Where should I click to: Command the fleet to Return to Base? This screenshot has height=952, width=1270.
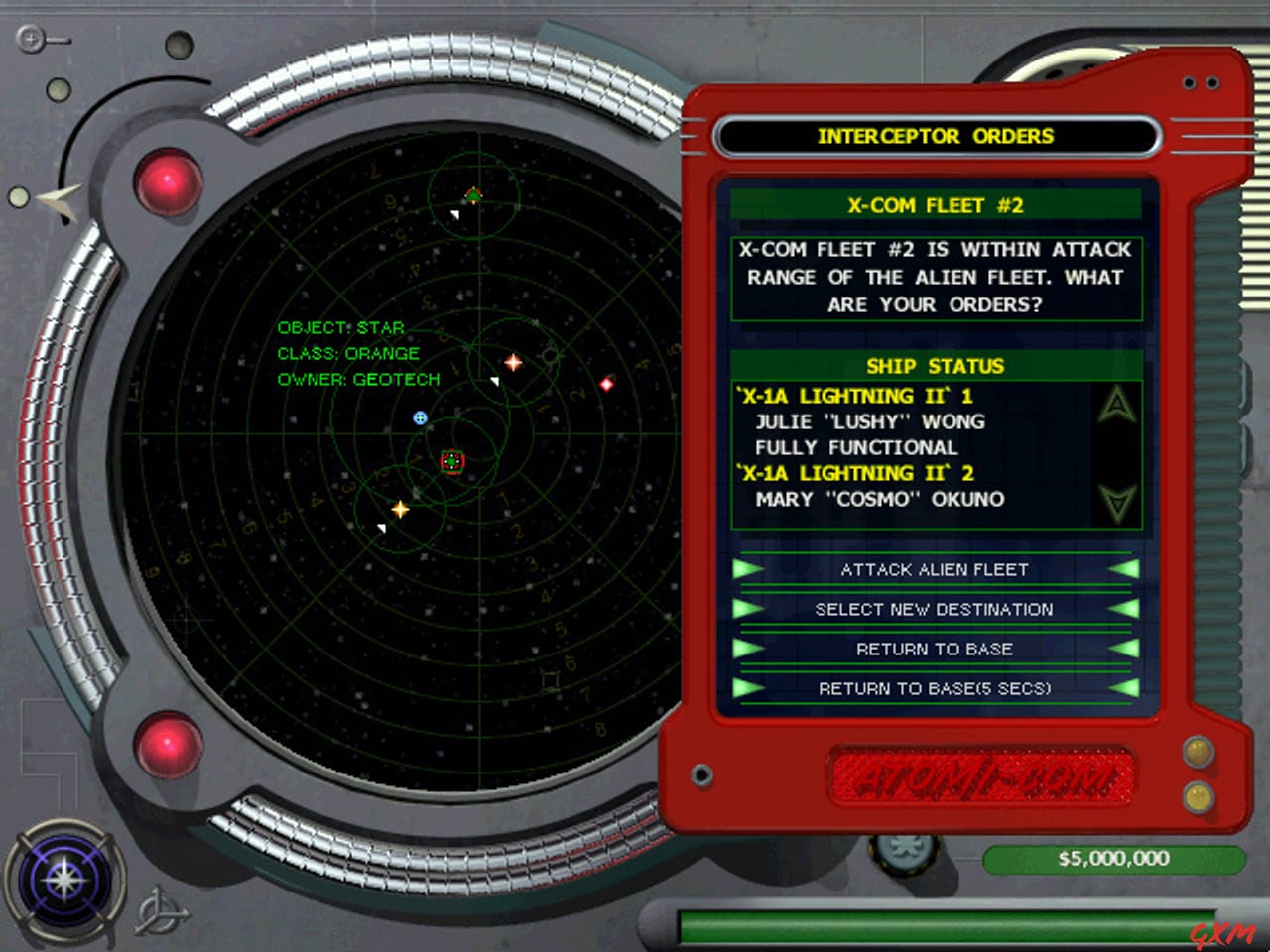[x=934, y=649]
